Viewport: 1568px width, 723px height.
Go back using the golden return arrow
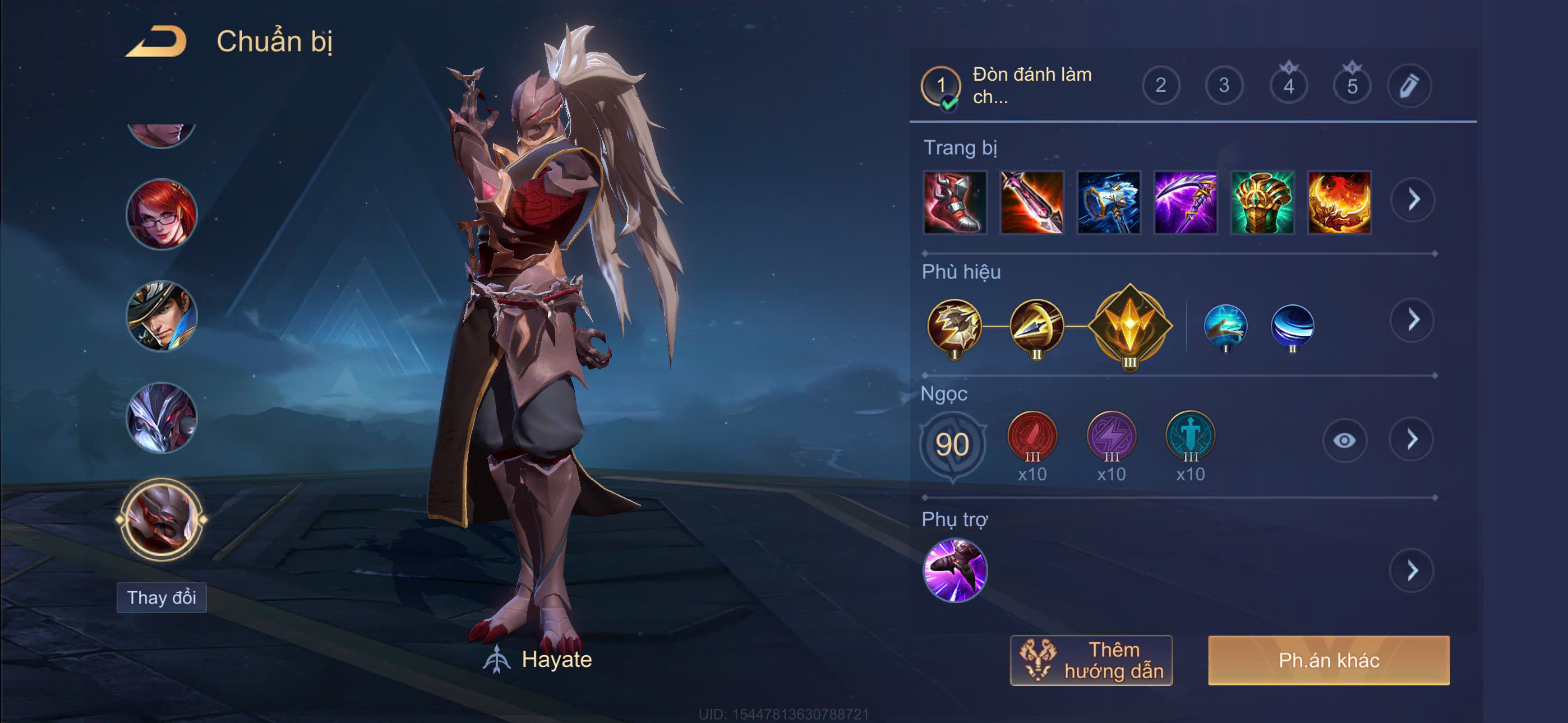click(156, 42)
